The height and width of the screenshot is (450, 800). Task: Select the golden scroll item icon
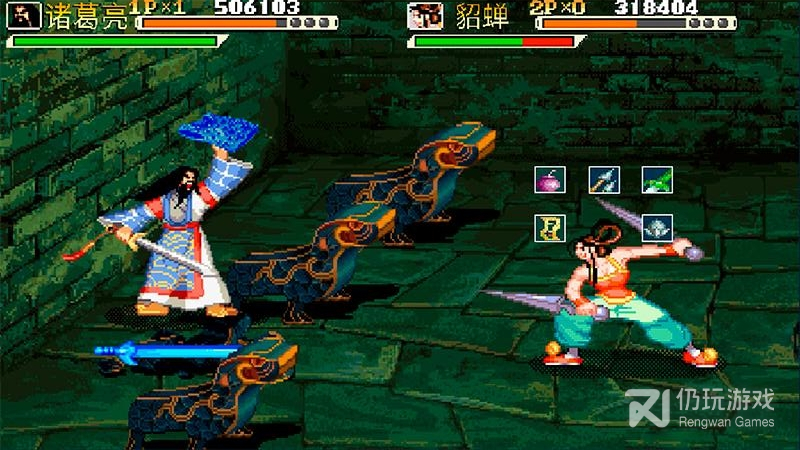[x=550, y=228]
